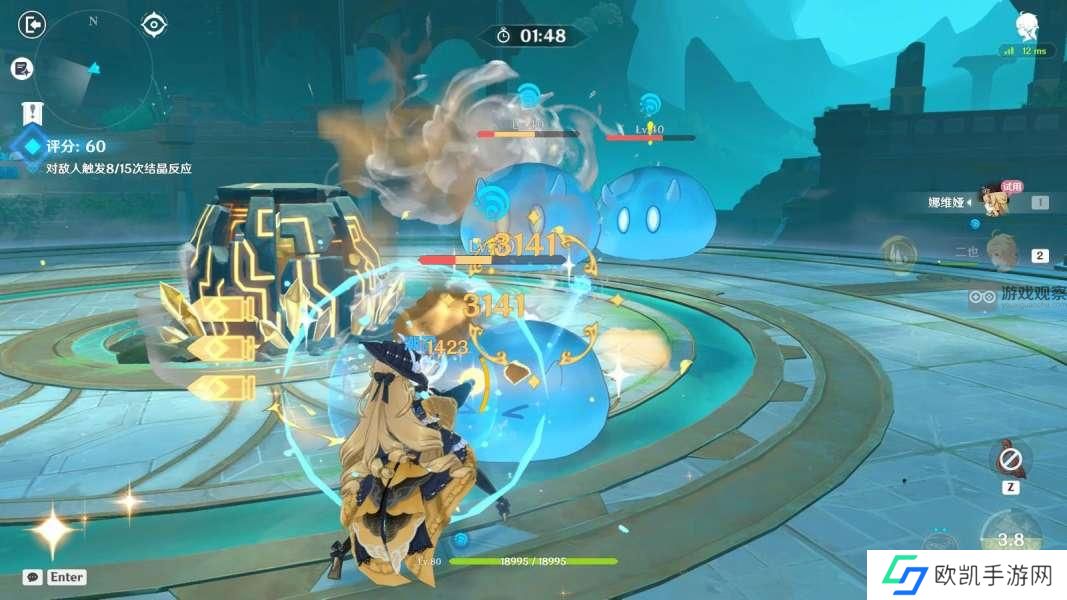Viewport: 1067px width, 600px height.
Task: Open the chat box beside Enter
Action: [x=33, y=577]
